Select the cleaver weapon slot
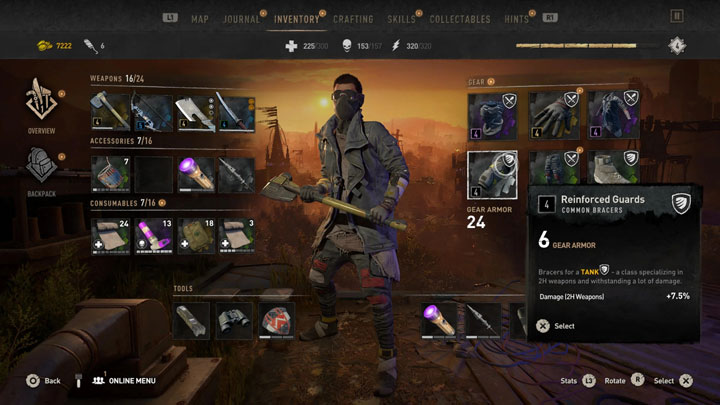Viewport: 720px width, 405px height. [194, 112]
